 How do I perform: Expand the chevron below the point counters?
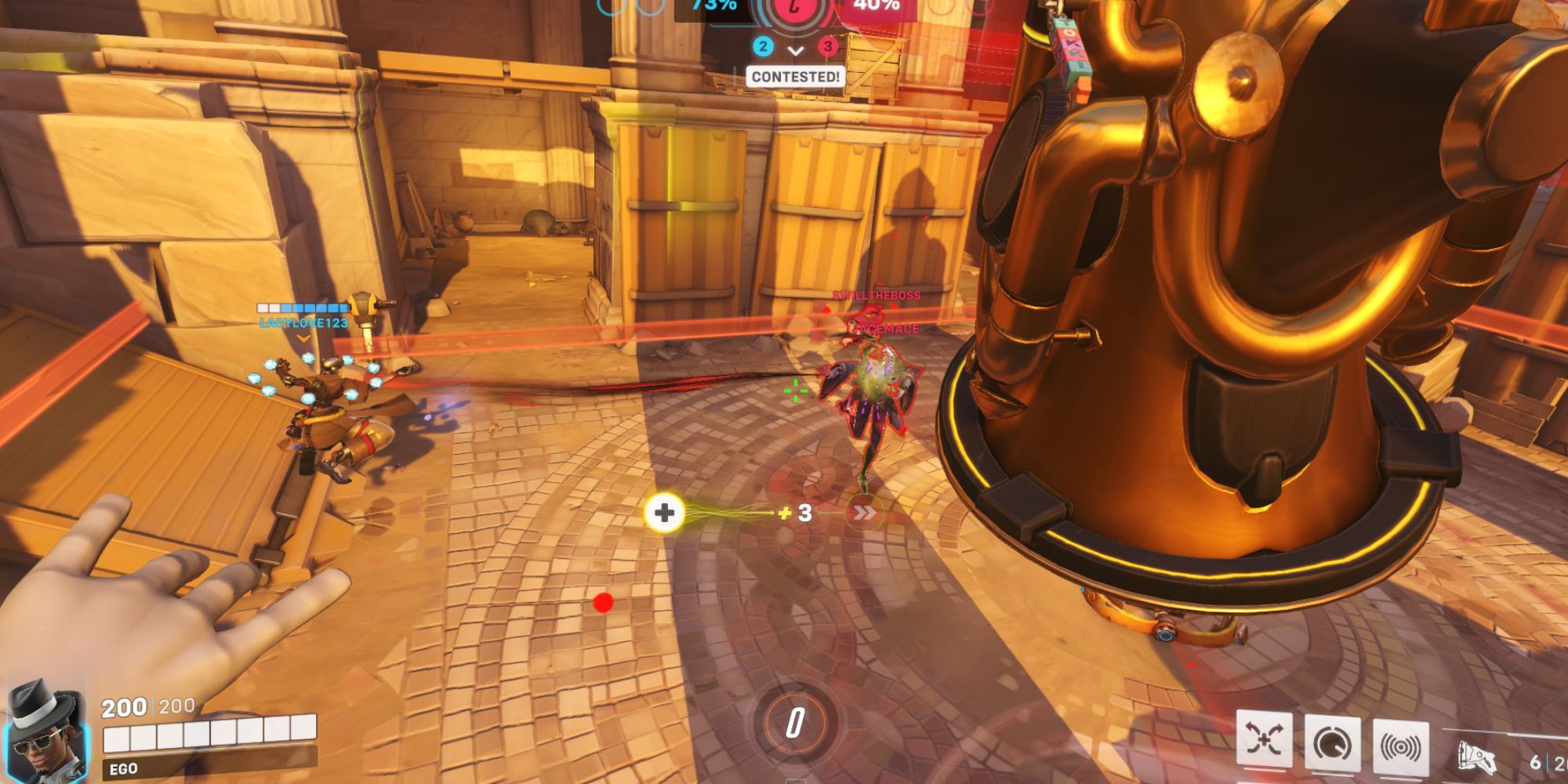[x=794, y=50]
